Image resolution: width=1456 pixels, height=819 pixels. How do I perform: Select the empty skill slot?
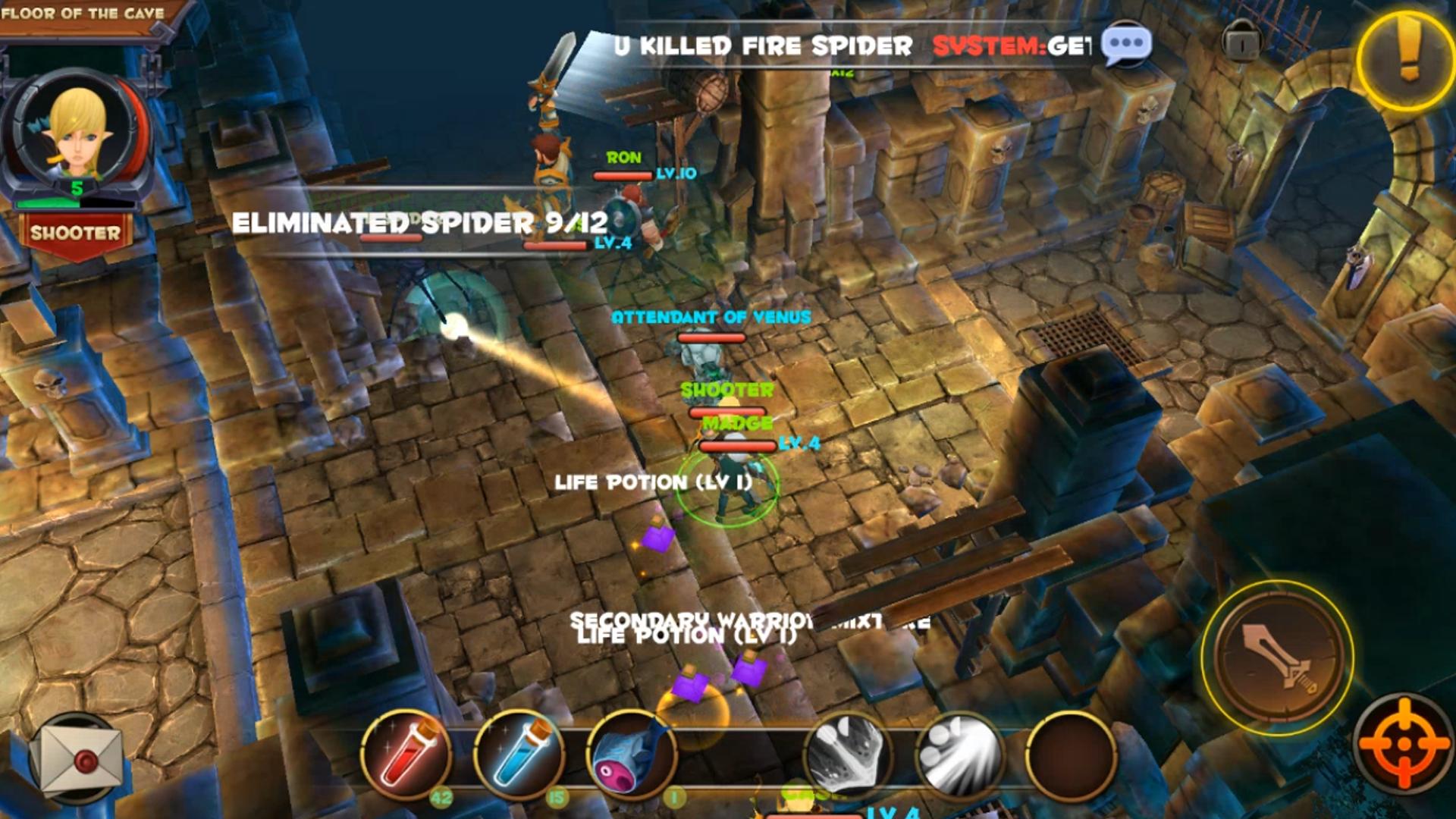pyautogui.click(x=1071, y=755)
